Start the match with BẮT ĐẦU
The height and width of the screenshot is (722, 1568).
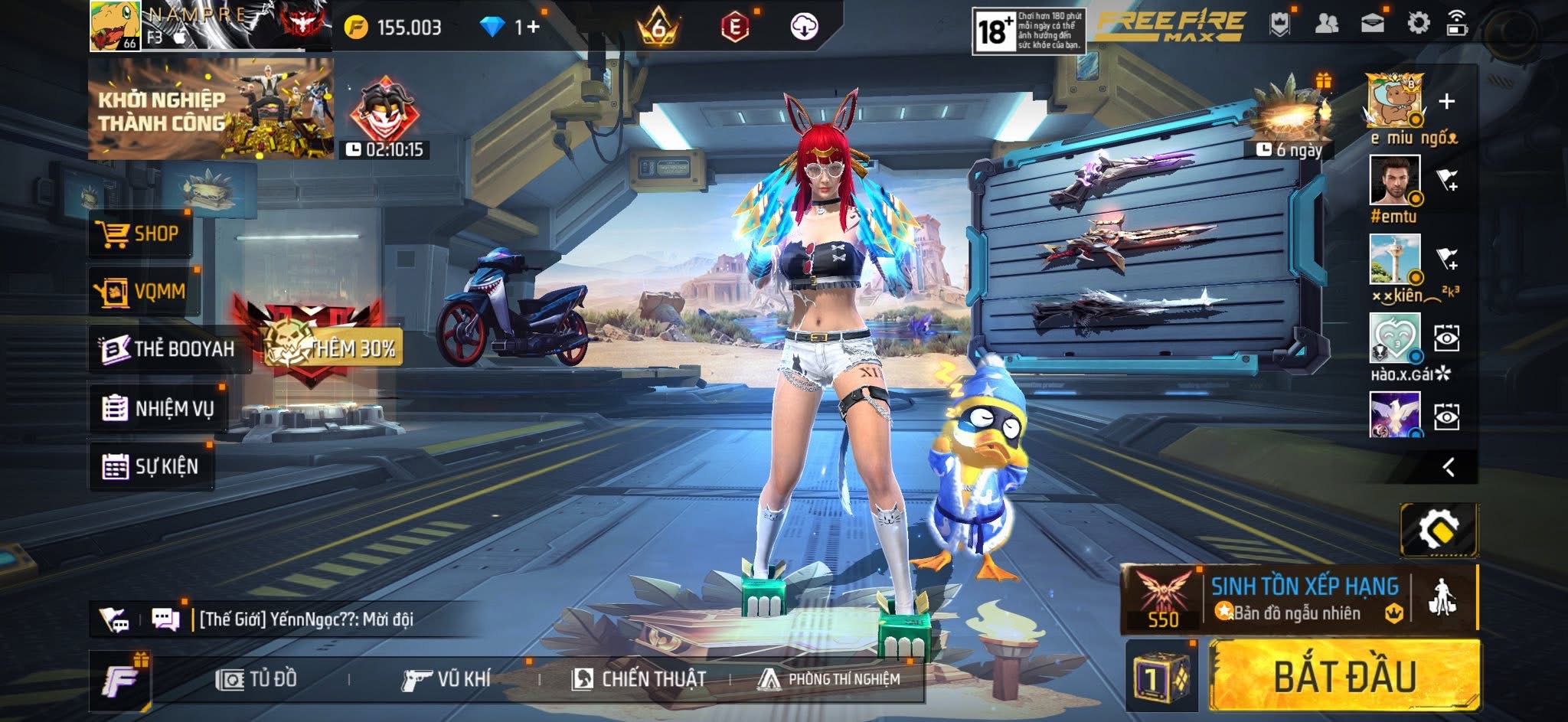click(x=1344, y=677)
